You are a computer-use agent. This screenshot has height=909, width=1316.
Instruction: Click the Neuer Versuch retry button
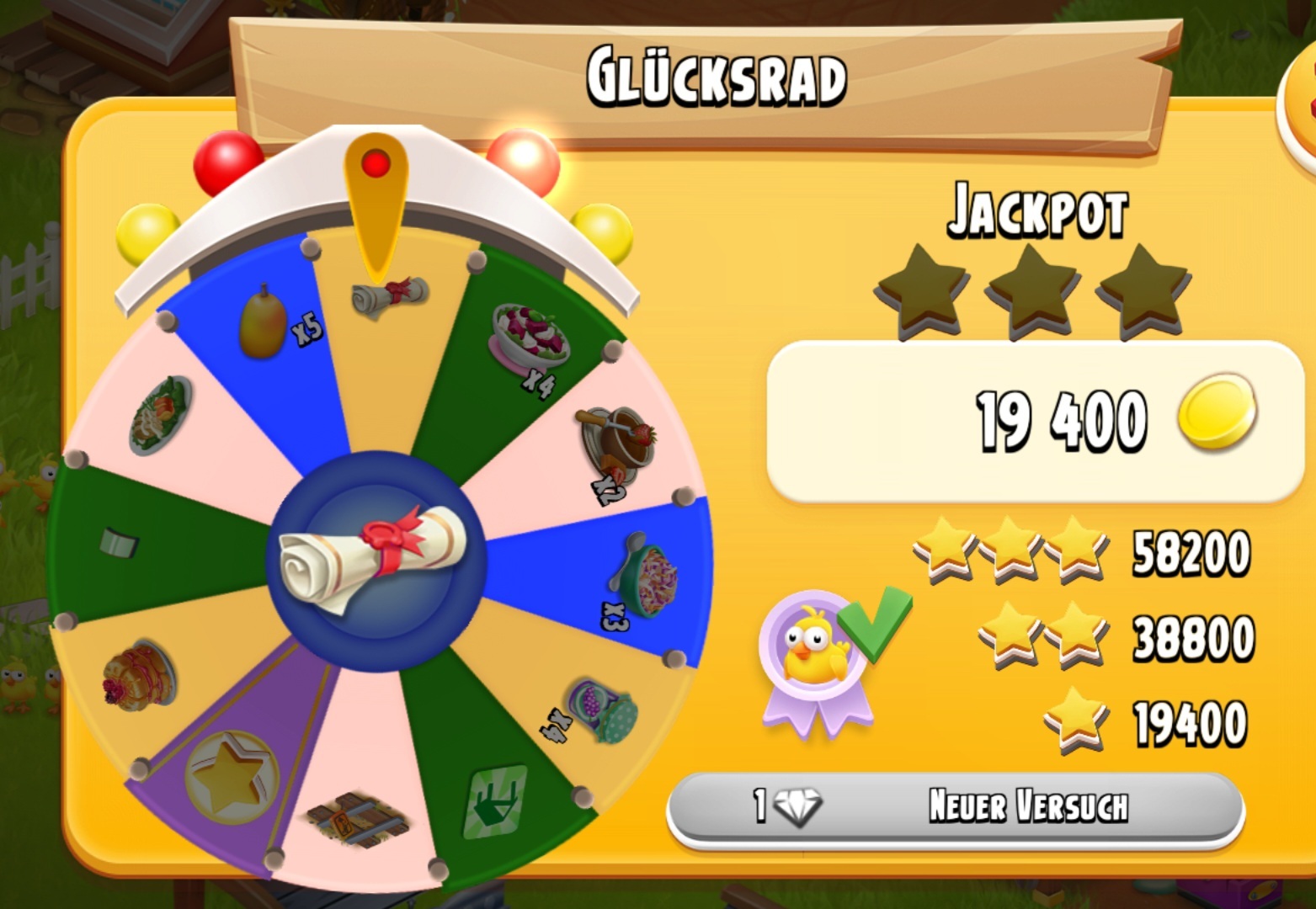click(x=956, y=806)
